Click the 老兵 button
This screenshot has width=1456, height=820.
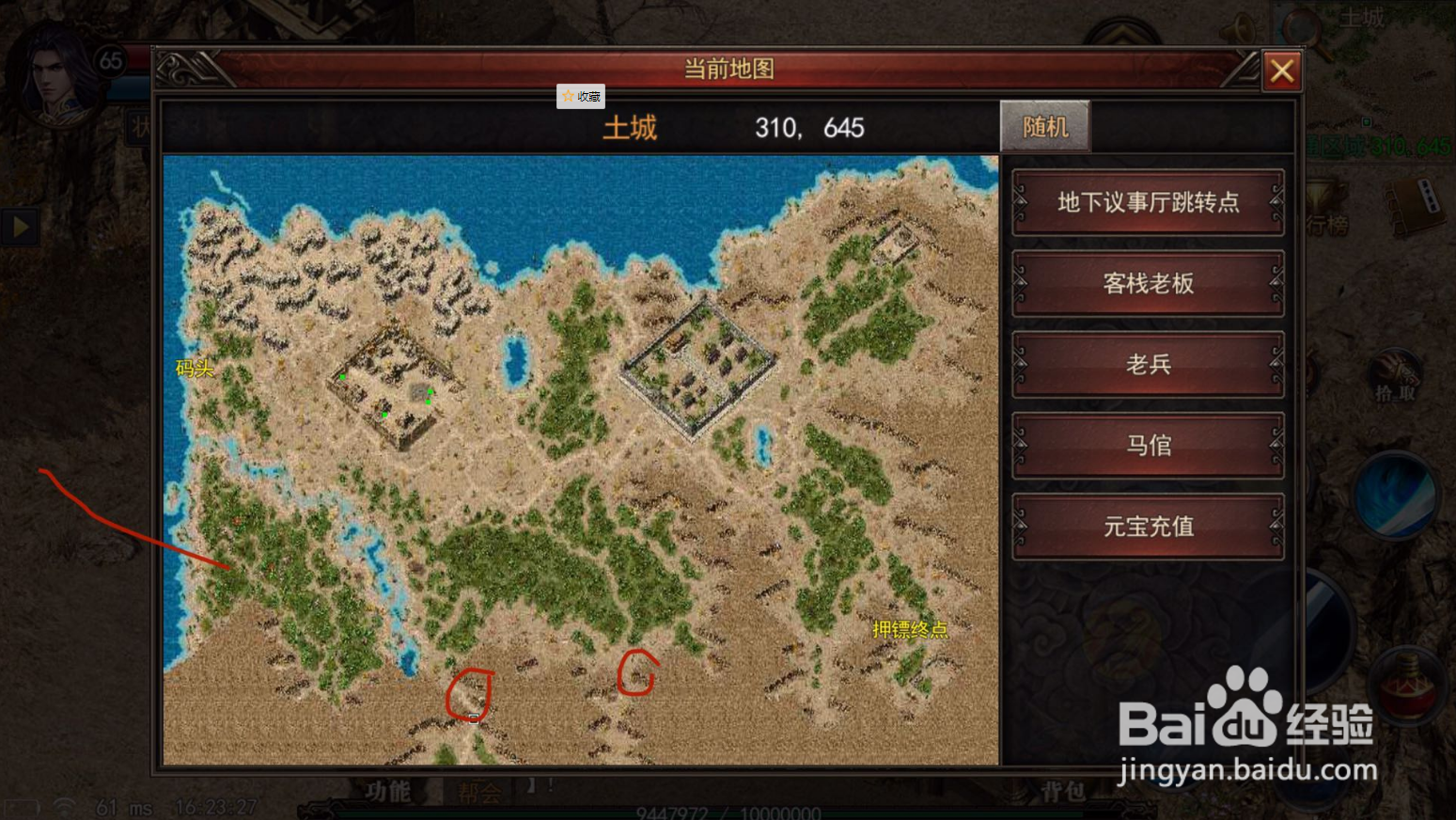[x=1148, y=365]
